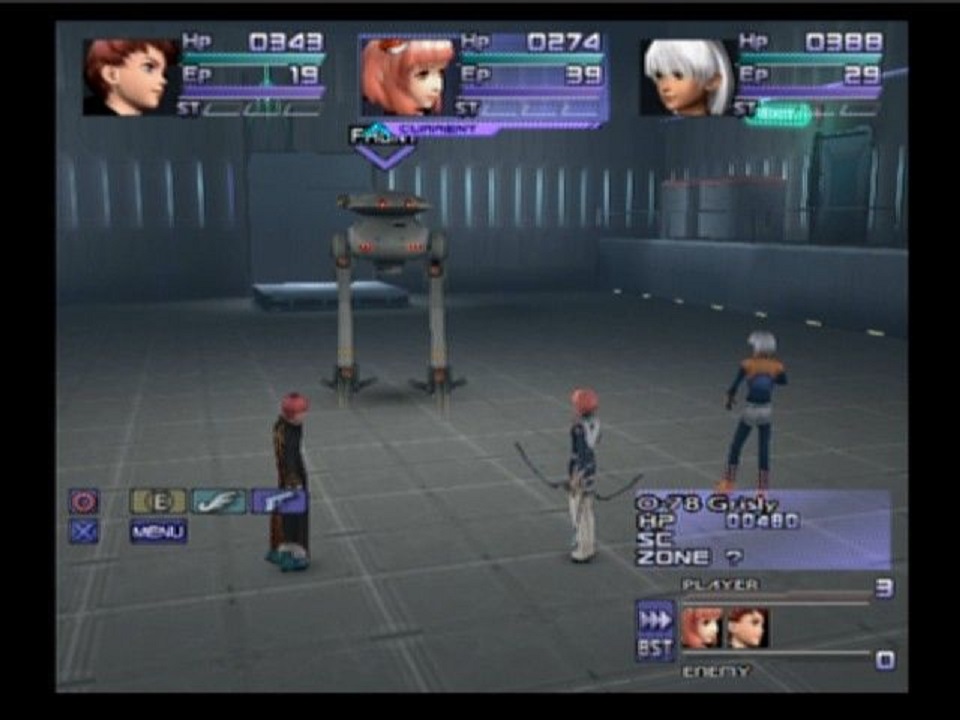Pick the red-haired boy in turn order
960x720 pixels.
[746, 628]
